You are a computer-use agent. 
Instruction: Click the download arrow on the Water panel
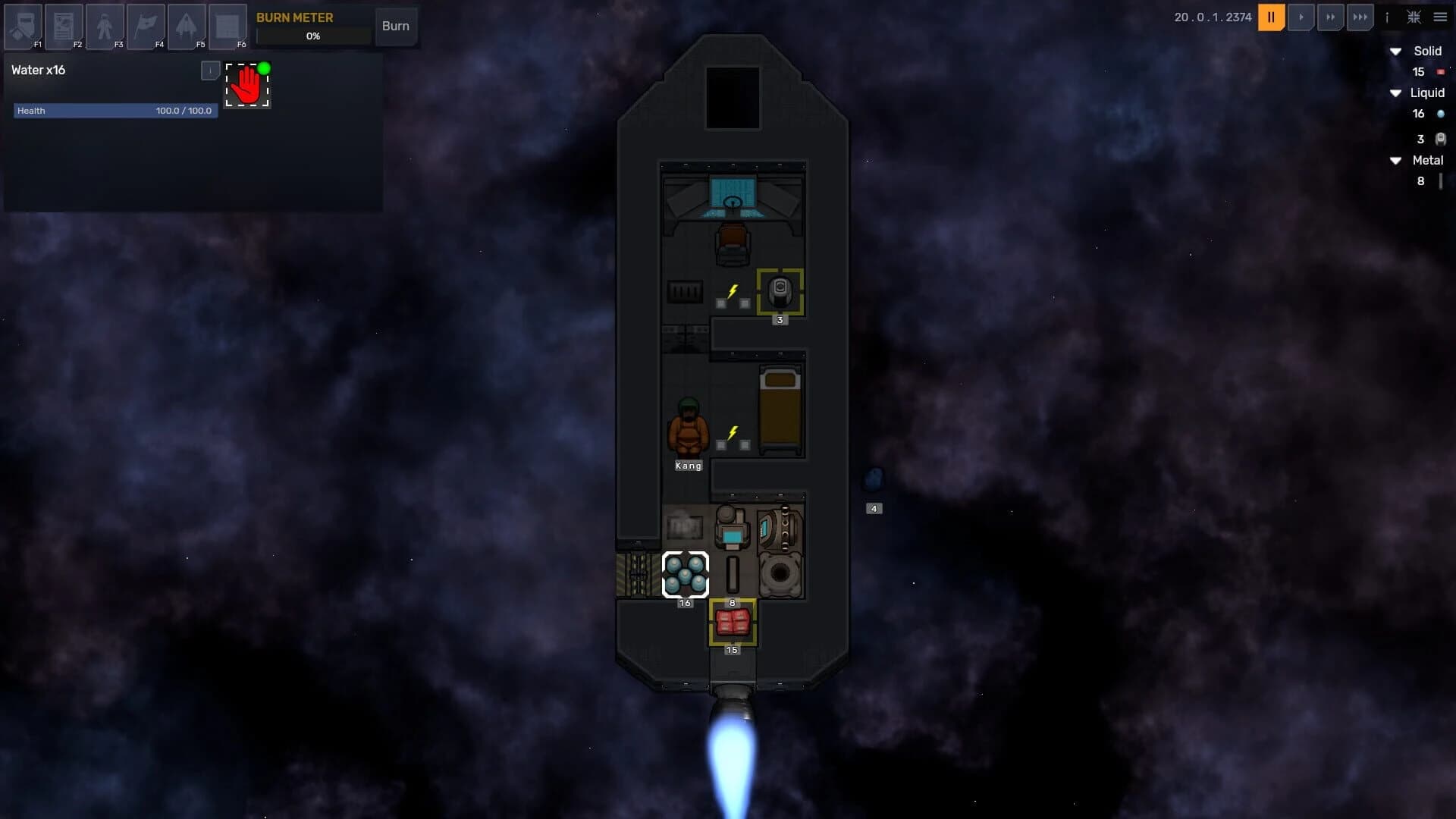pyautogui.click(x=209, y=70)
